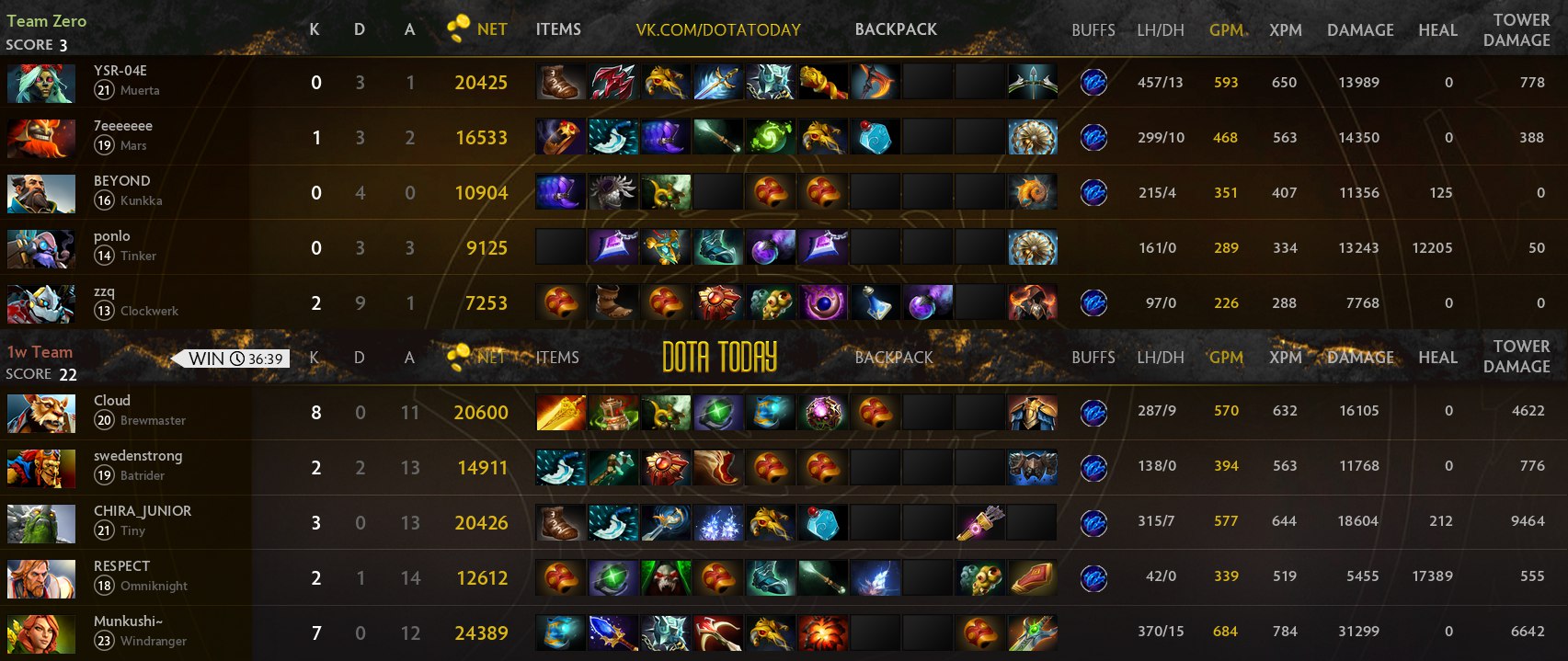This screenshot has width=1568, height=661.
Task: Select player name swedenstrong
Action: (x=138, y=456)
